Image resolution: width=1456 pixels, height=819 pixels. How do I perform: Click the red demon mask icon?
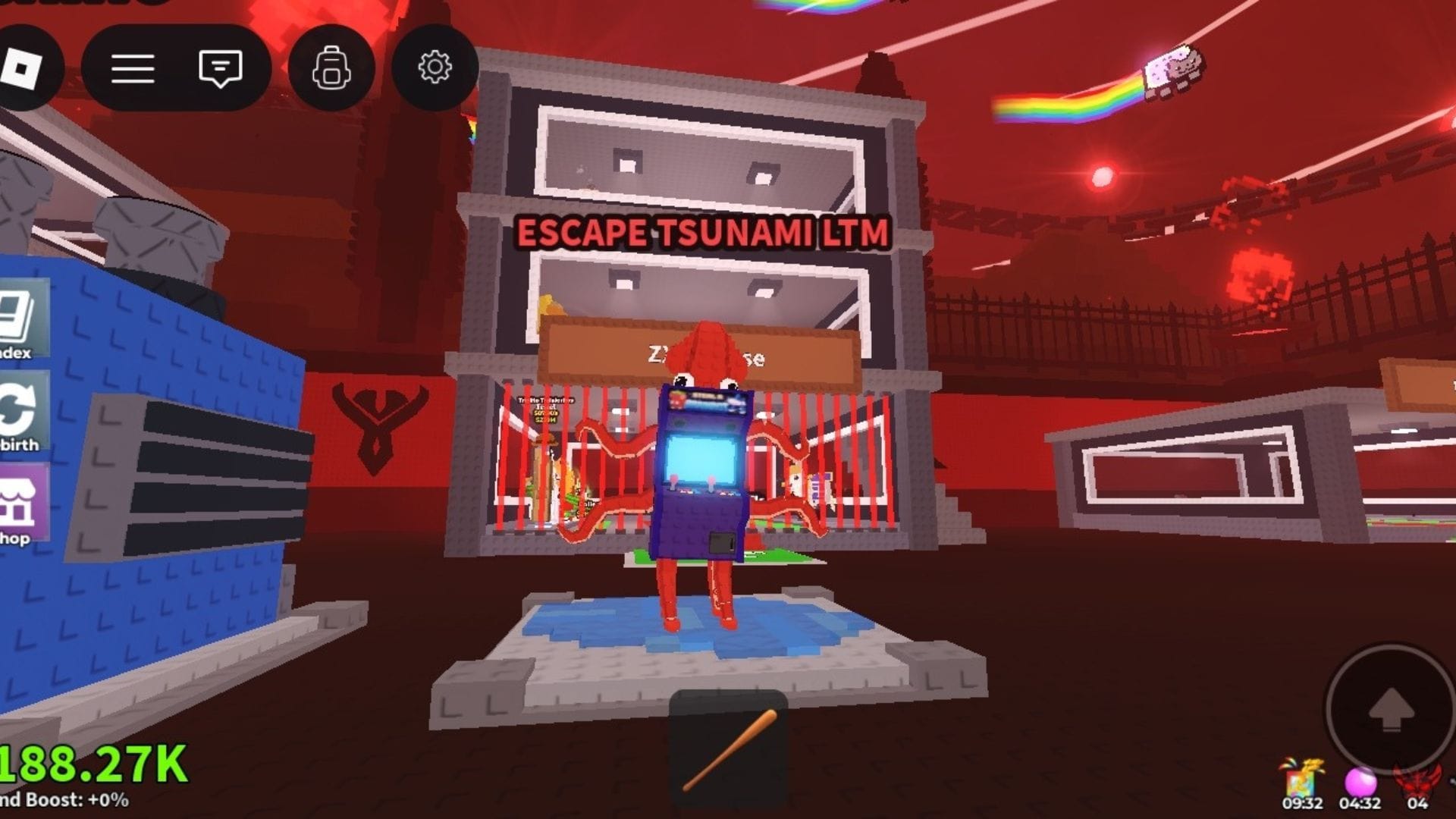pos(1417,780)
